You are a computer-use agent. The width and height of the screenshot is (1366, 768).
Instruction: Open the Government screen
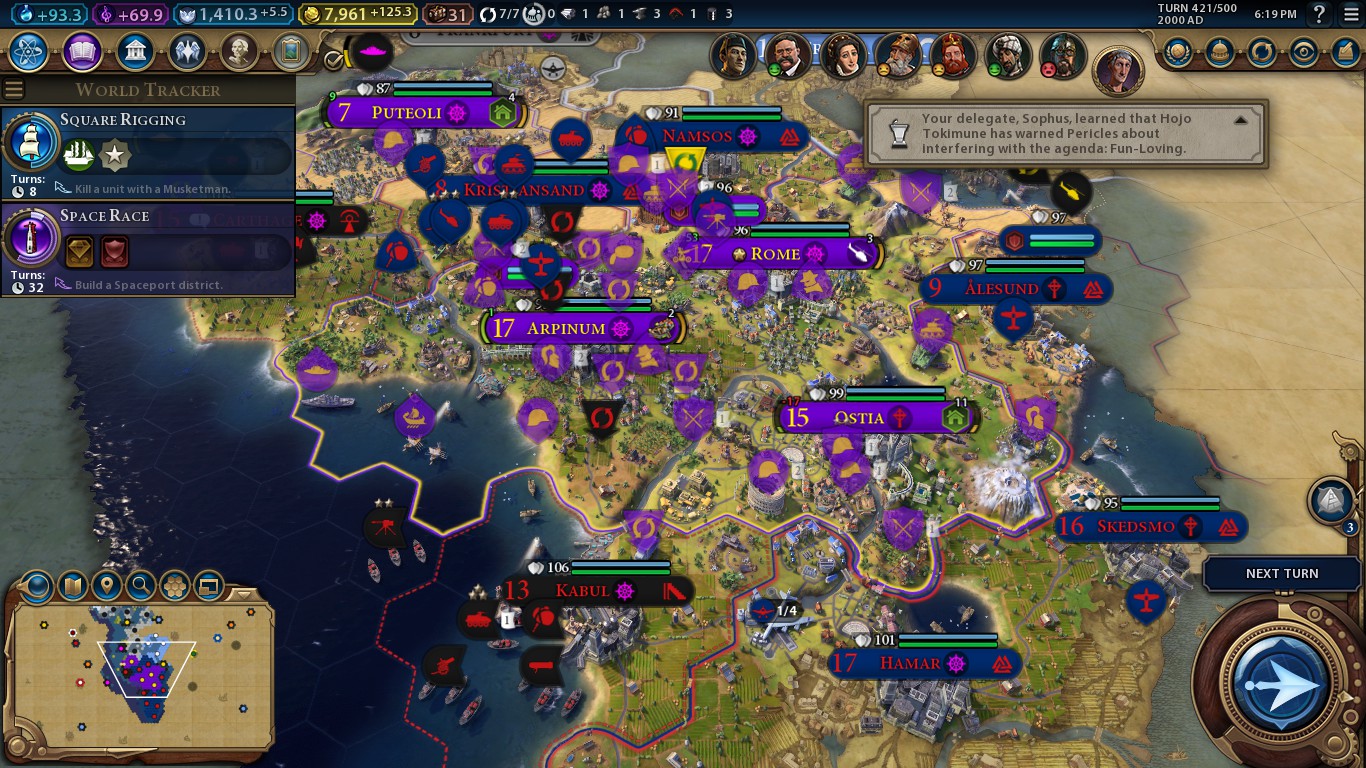[135, 52]
